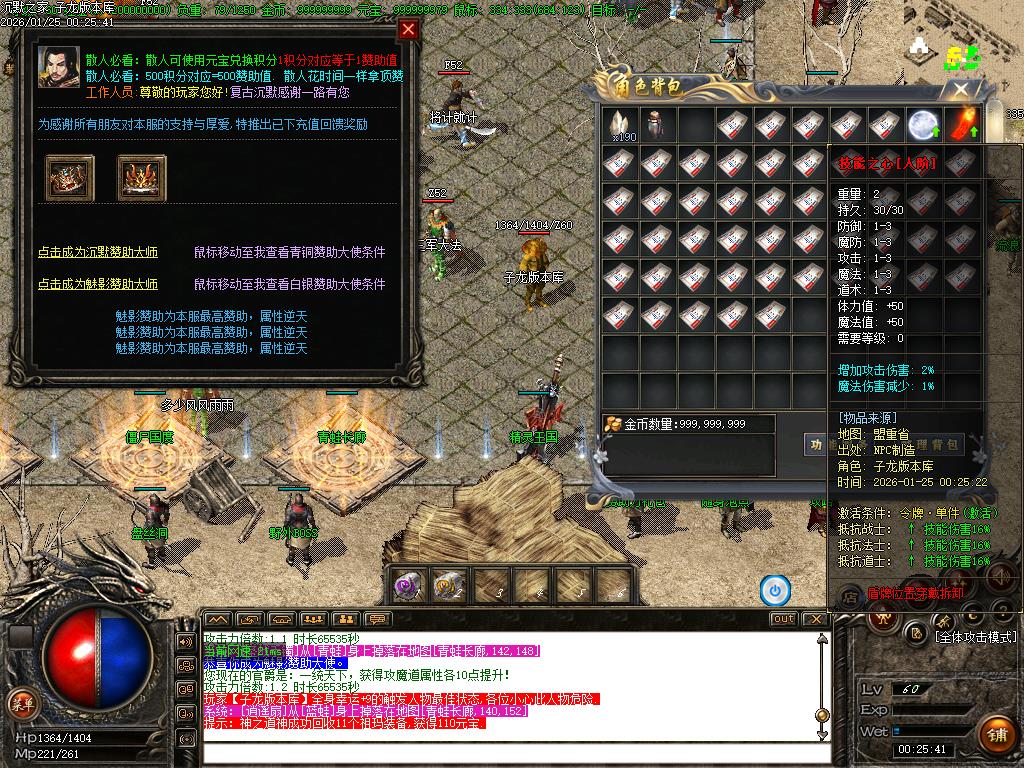Activate the orange swirl skill in hotbar slot 2
Image resolution: width=1024 pixels, height=768 pixels.
(x=447, y=586)
